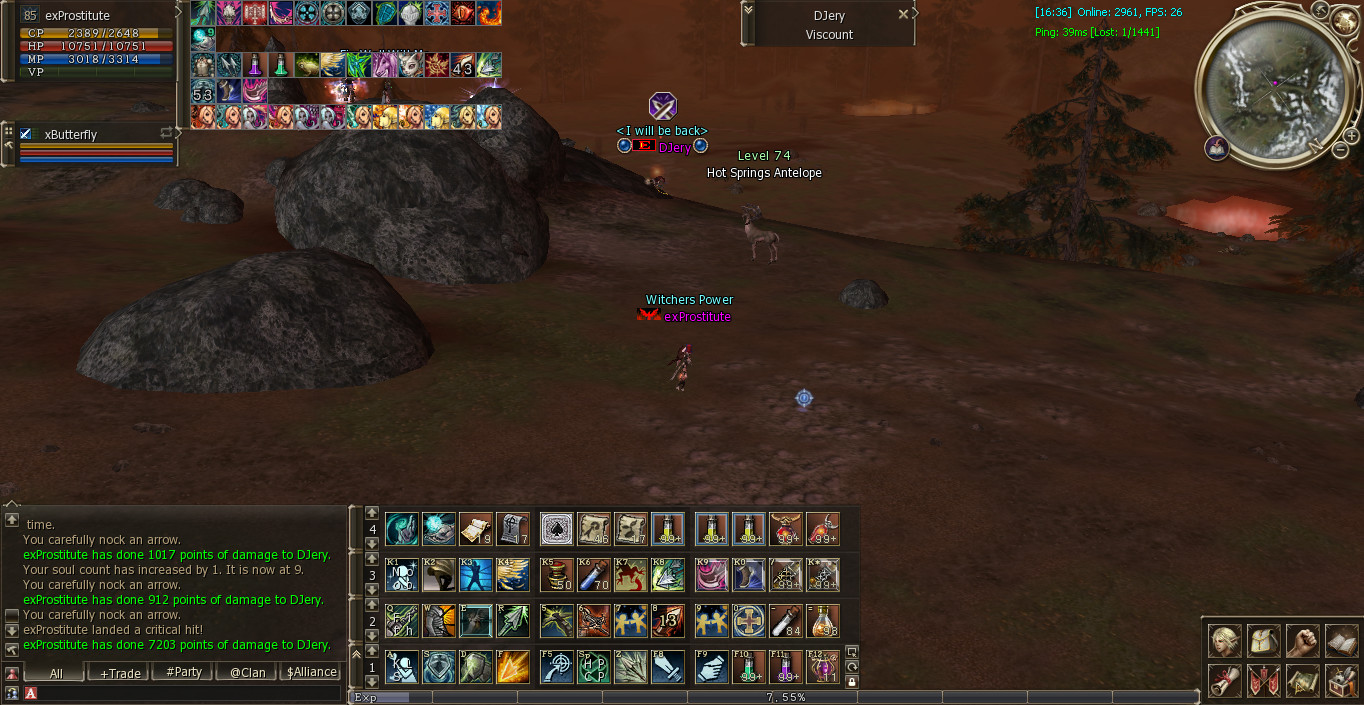Show the $Alliance chat tab

pos(312,673)
